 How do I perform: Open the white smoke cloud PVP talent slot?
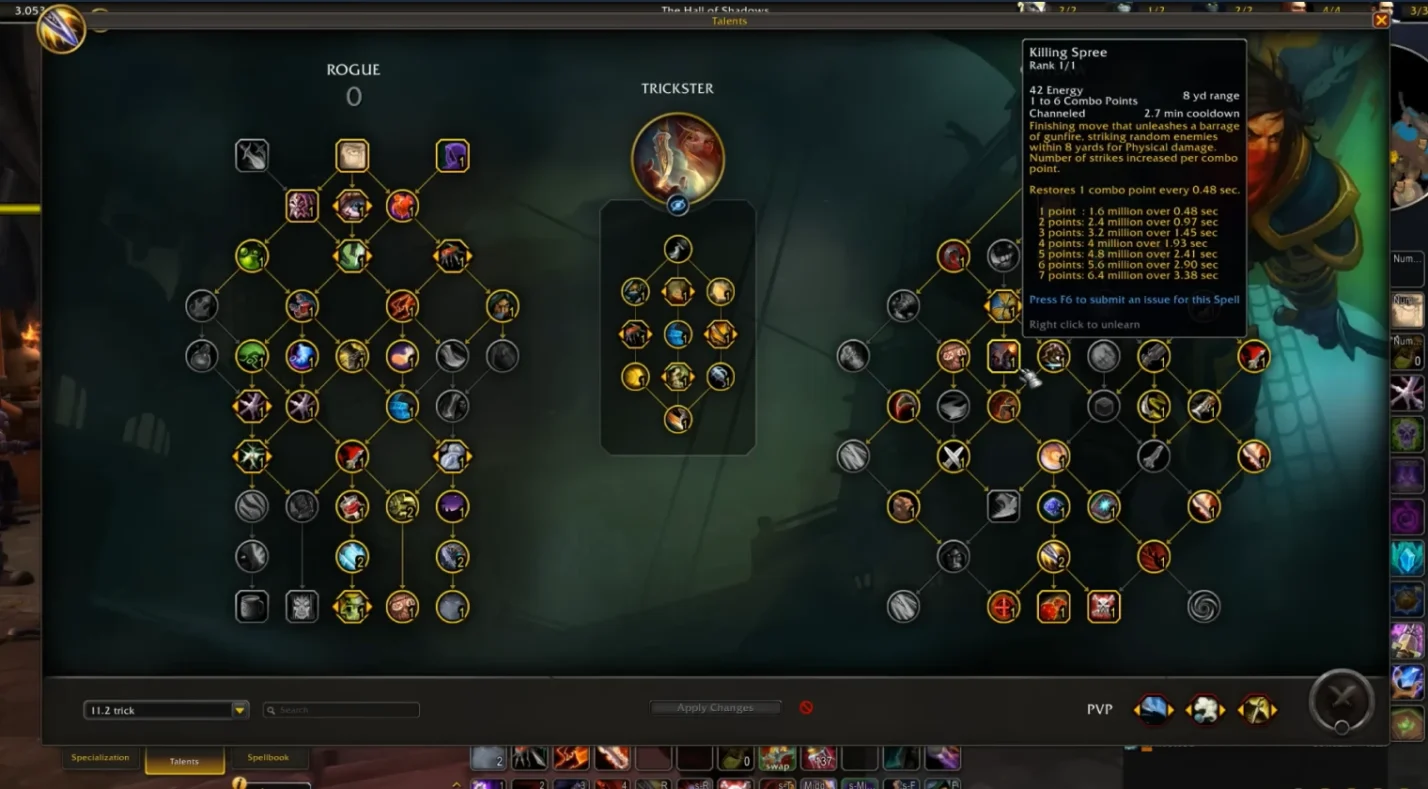coord(1205,709)
